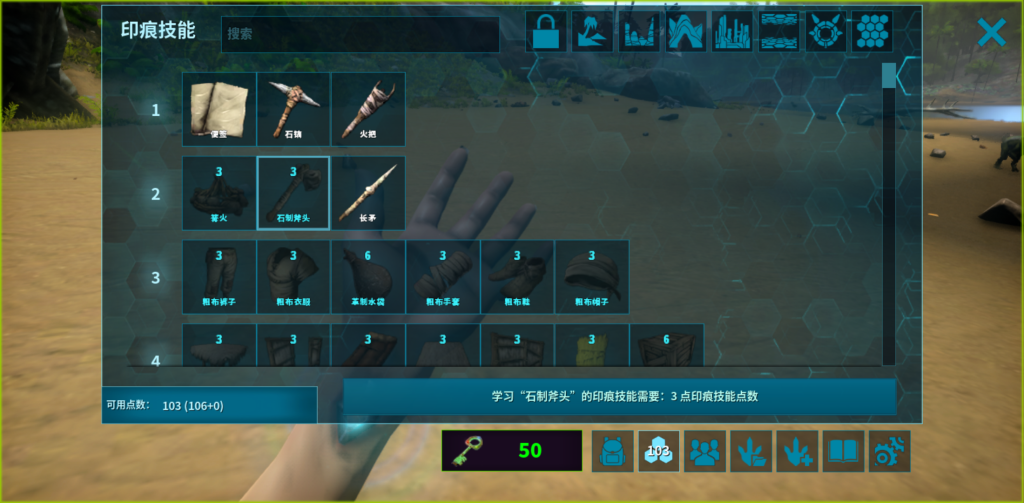Select the 革制水袋 waterskin engram
Image resolution: width=1024 pixels, height=503 pixels.
tap(368, 277)
